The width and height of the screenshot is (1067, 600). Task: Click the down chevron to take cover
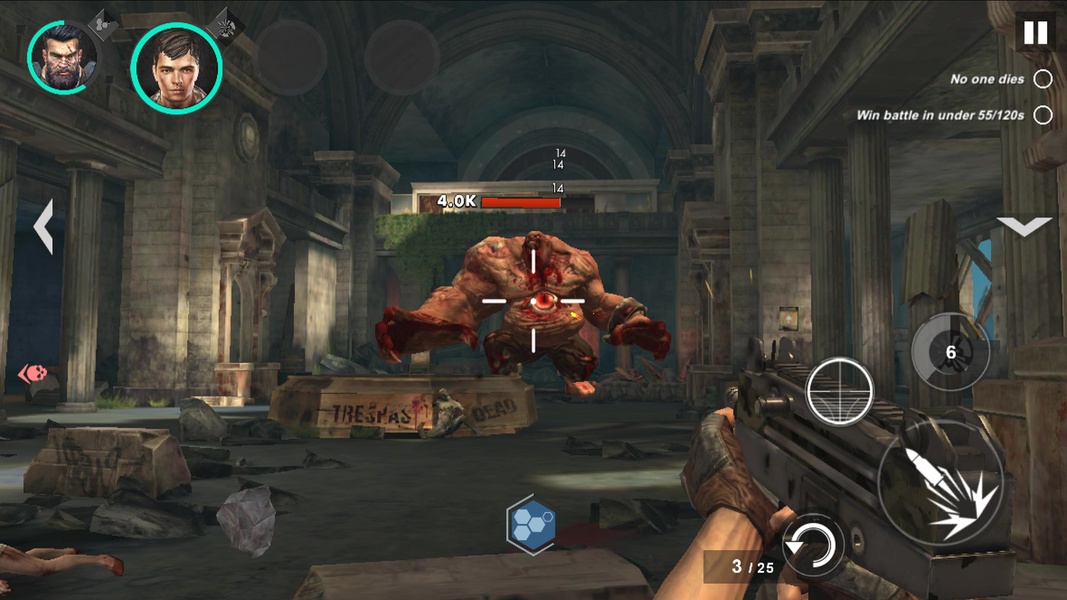[1025, 227]
